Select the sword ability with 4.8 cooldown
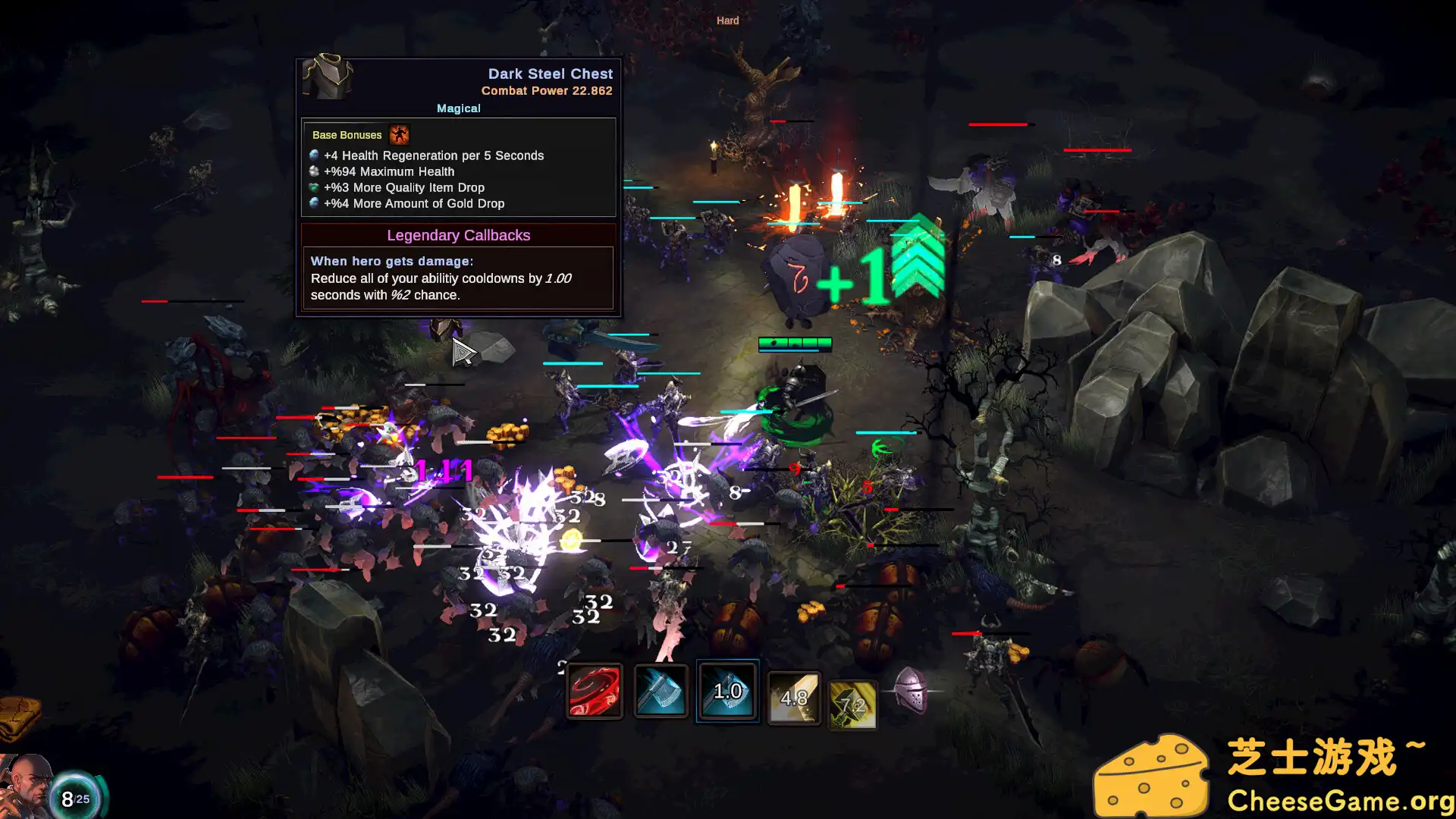 tap(794, 698)
